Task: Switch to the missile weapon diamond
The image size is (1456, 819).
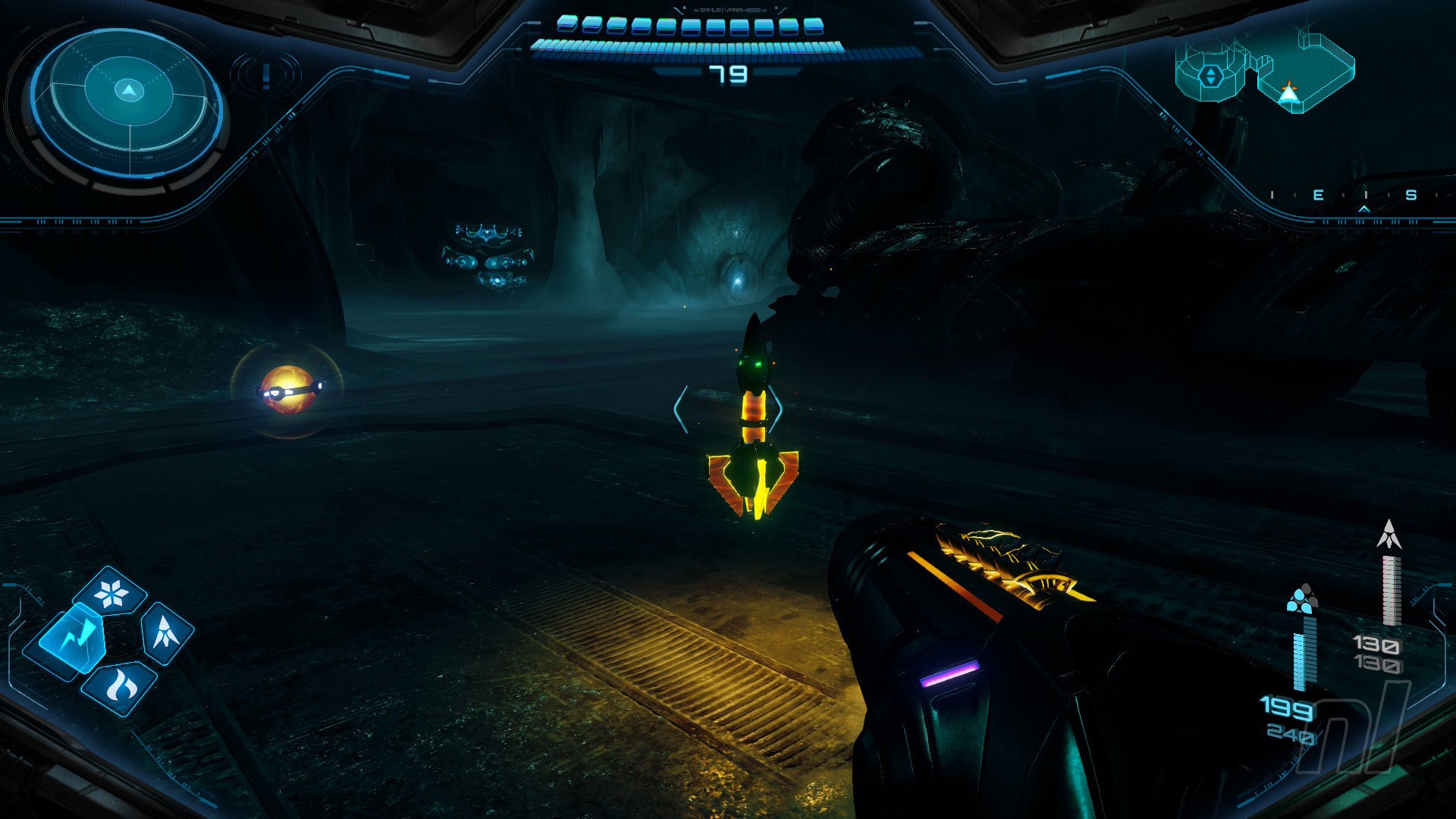Action: pos(166,631)
